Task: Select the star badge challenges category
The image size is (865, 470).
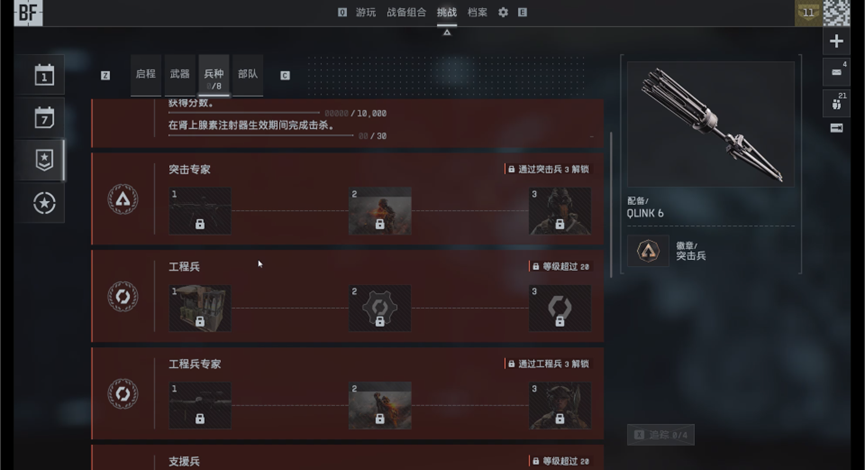Action: point(44,160)
